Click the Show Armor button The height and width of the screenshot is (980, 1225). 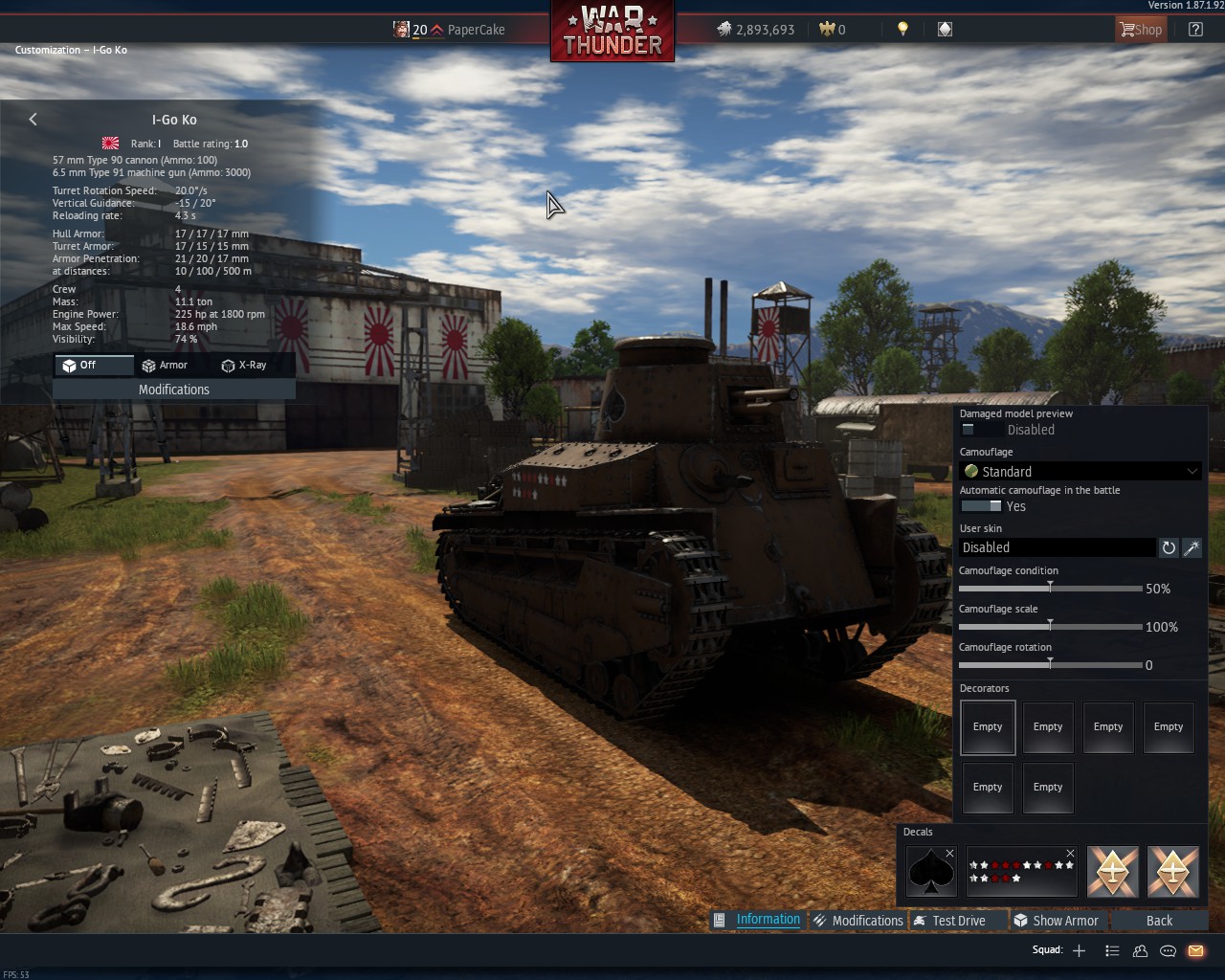(x=1056, y=921)
